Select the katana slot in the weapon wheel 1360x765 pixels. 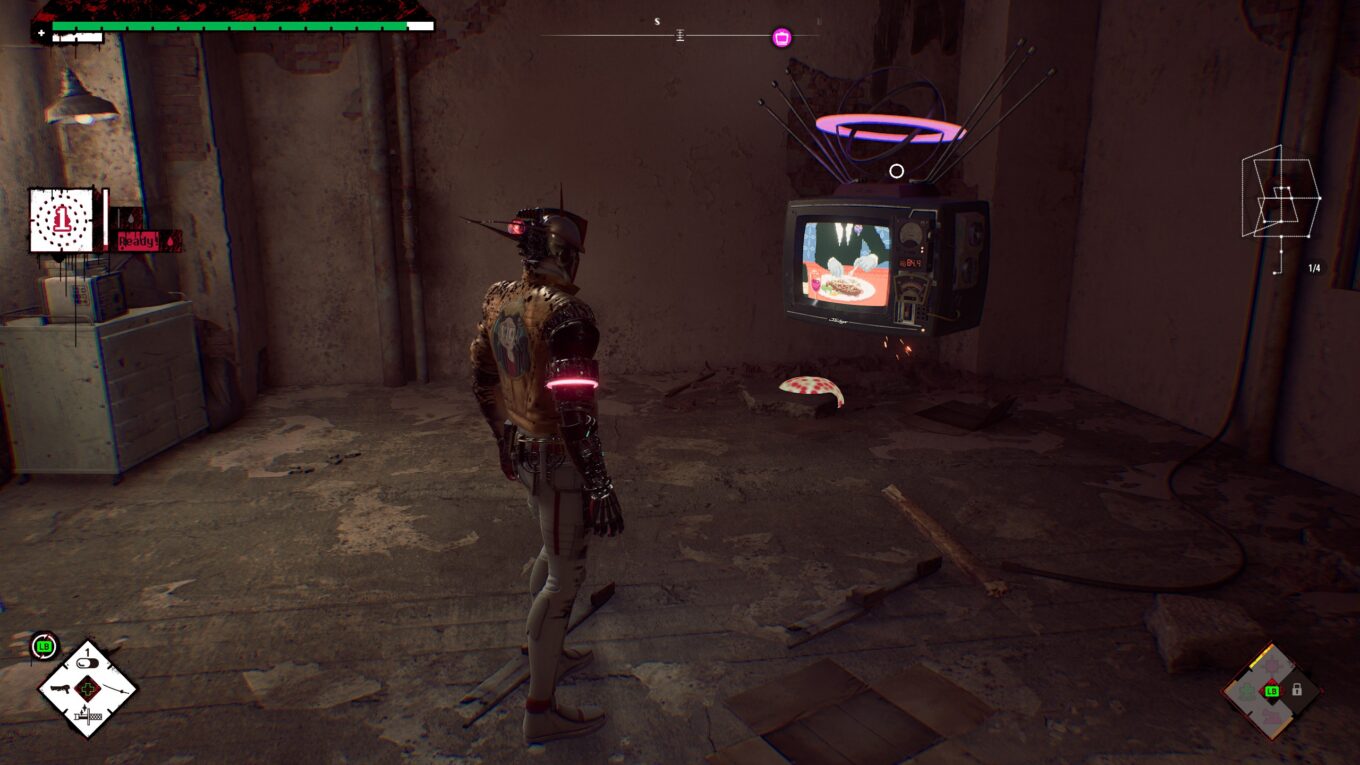coord(114,689)
